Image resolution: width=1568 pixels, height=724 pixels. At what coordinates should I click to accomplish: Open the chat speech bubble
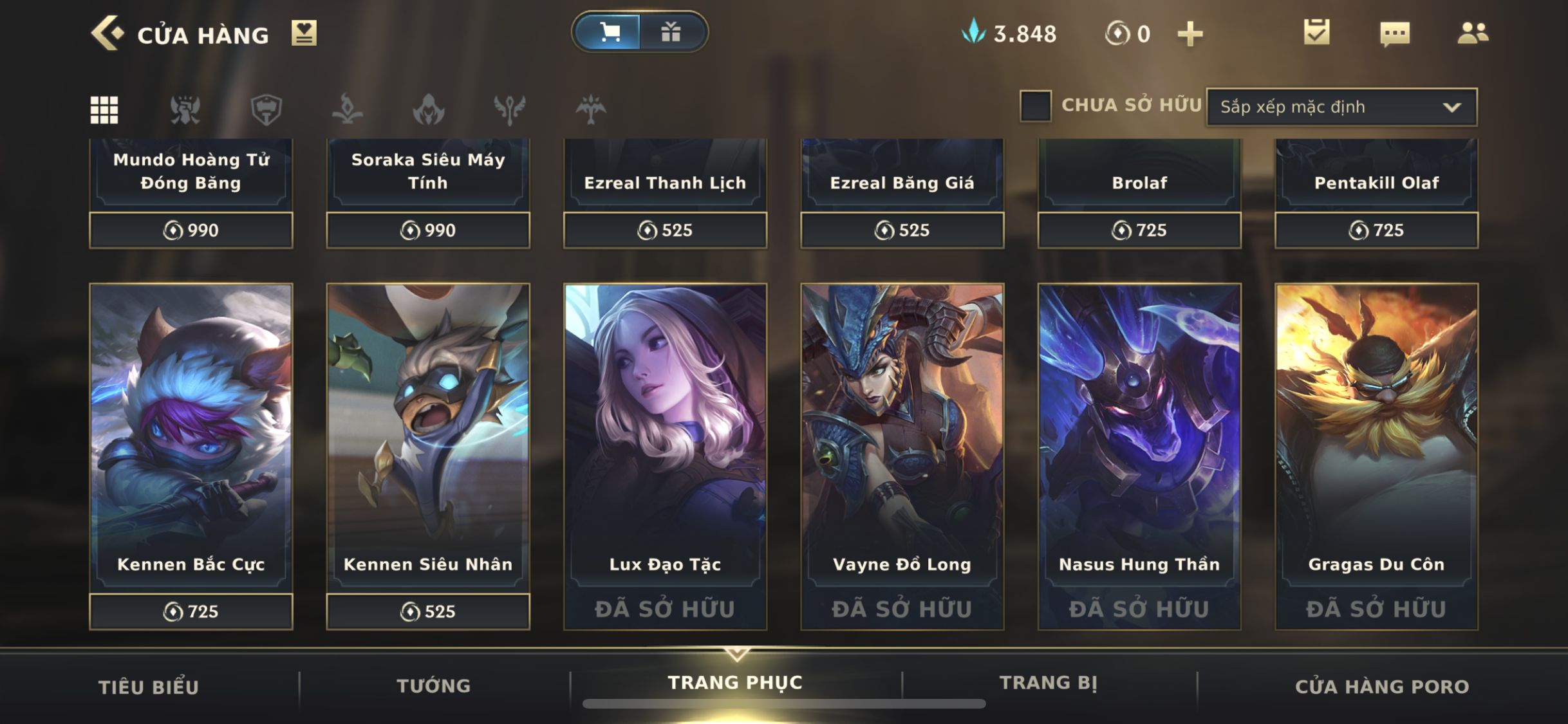1395,33
